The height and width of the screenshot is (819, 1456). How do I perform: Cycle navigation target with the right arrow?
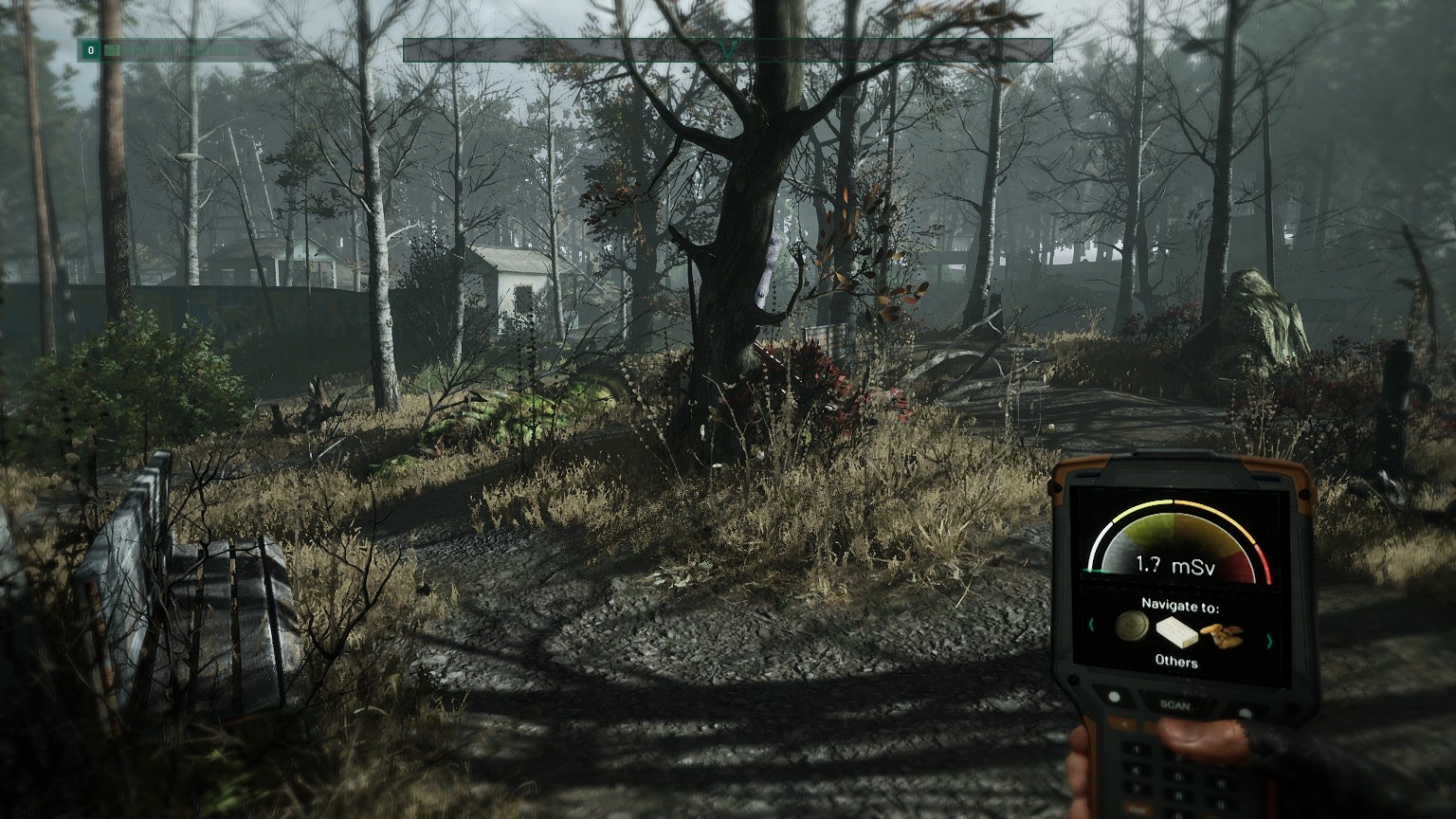coord(1268,642)
